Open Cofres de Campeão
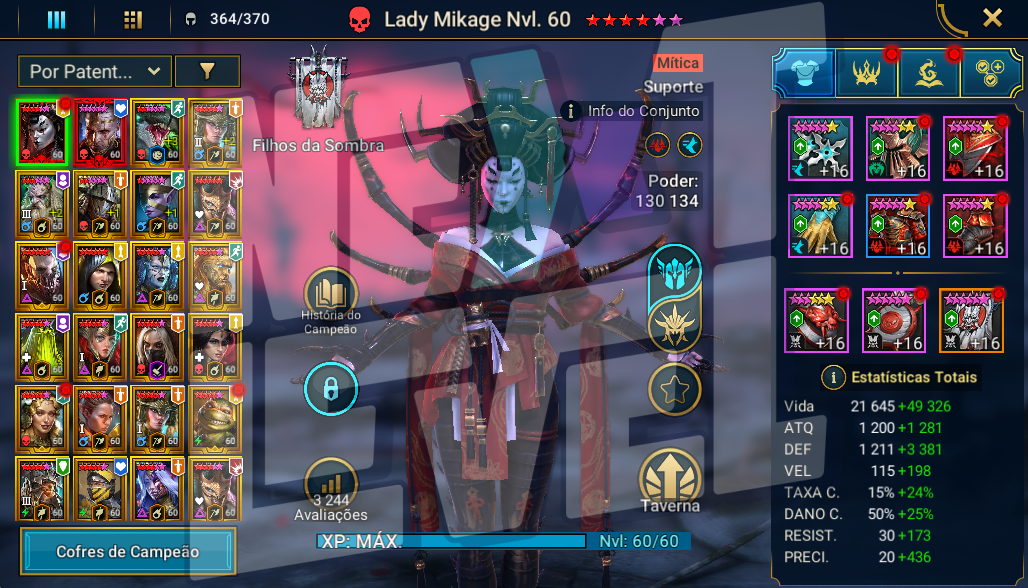Image resolution: width=1028 pixels, height=588 pixels. click(128, 552)
